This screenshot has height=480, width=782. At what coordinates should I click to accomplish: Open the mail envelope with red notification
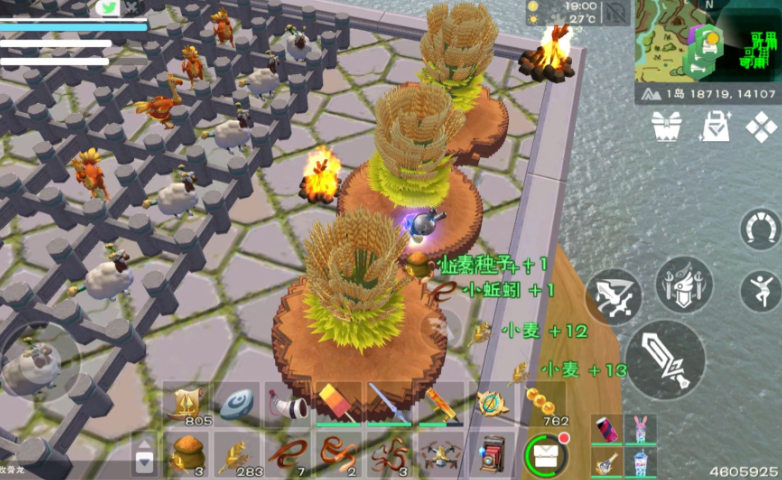click(x=545, y=453)
